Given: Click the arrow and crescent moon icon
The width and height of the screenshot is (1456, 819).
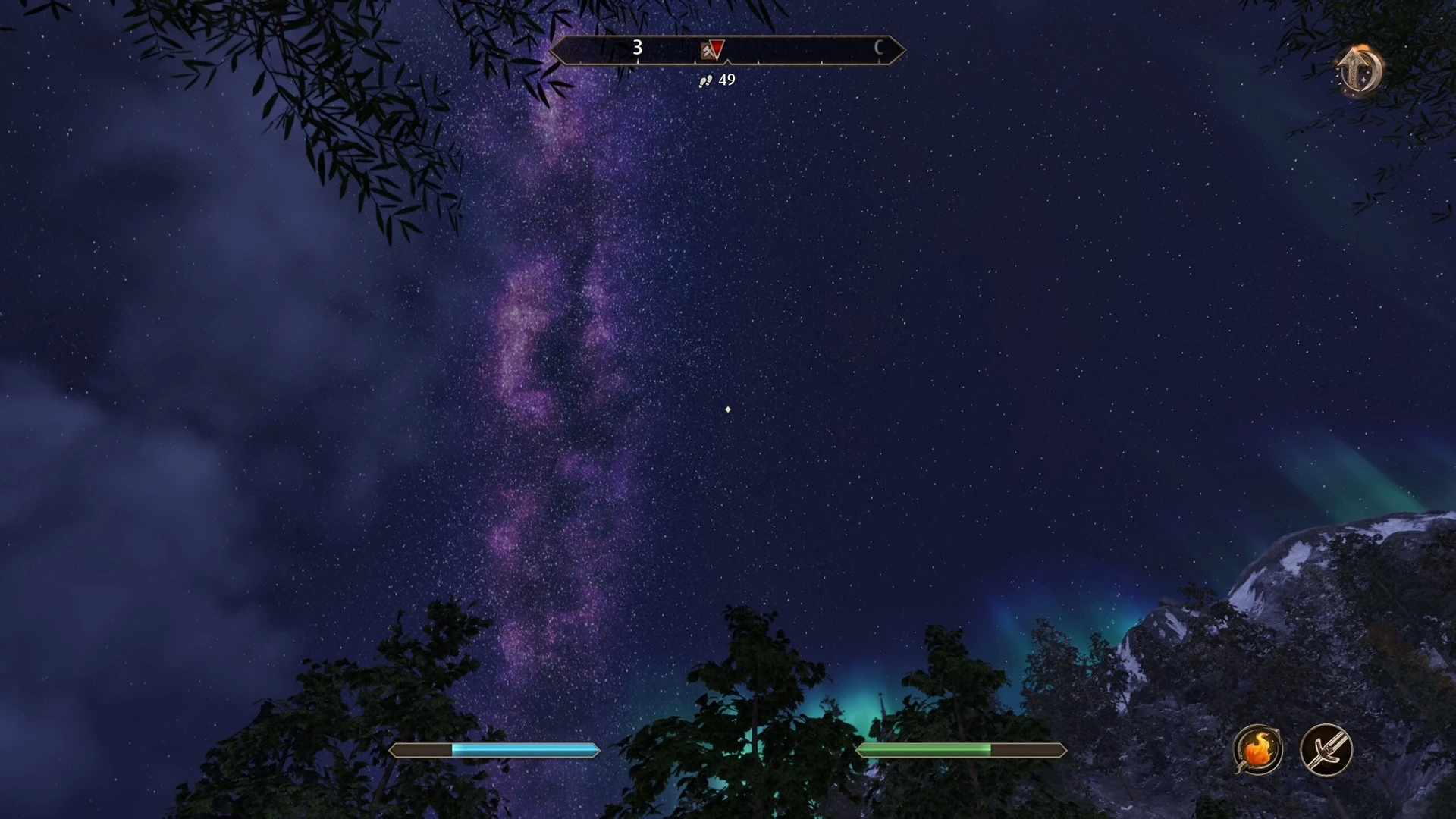Looking at the screenshot, I should (x=1360, y=71).
